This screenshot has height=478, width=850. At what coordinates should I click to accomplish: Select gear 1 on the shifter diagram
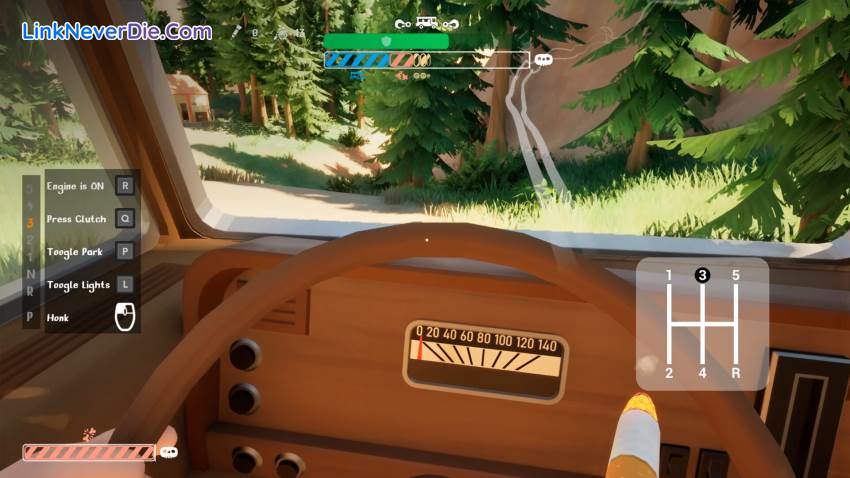tap(669, 276)
